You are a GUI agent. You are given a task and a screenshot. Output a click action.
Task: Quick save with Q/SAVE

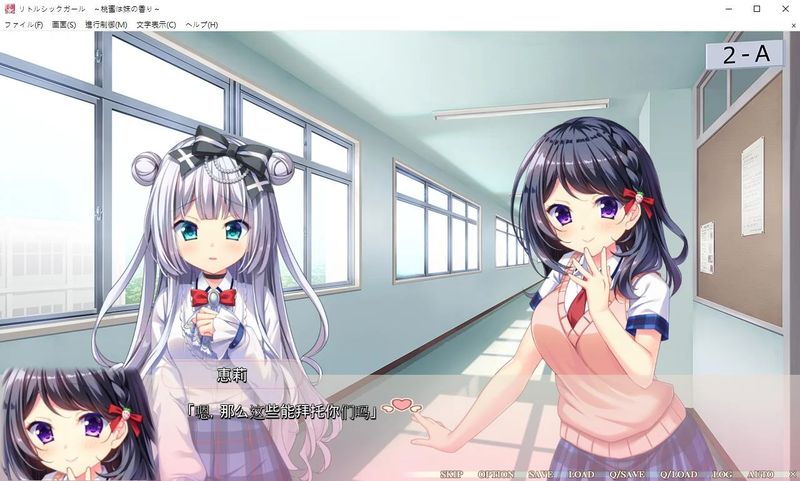pyautogui.click(x=627, y=473)
